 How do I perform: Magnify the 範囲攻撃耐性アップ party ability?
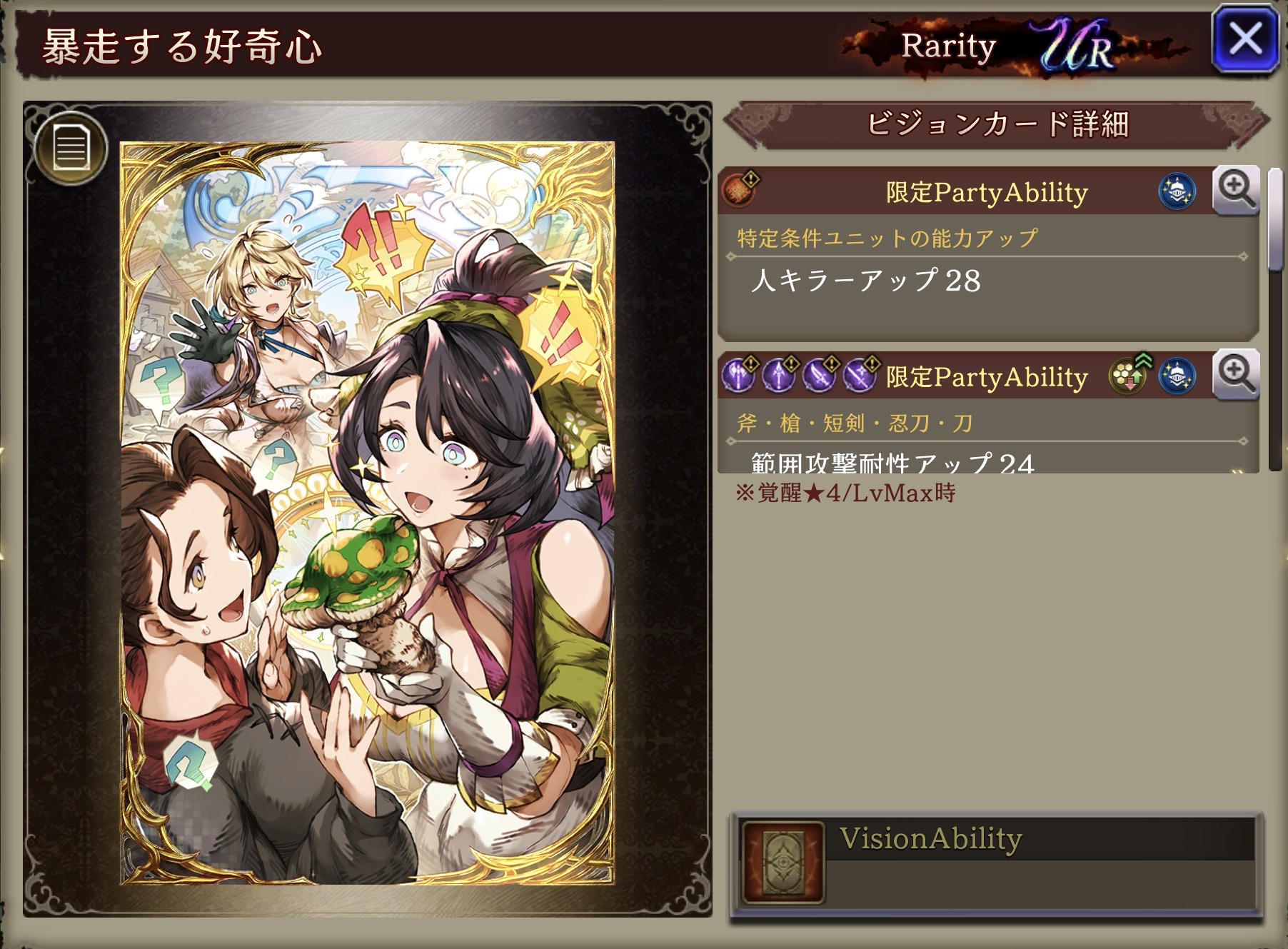click(x=1236, y=376)
